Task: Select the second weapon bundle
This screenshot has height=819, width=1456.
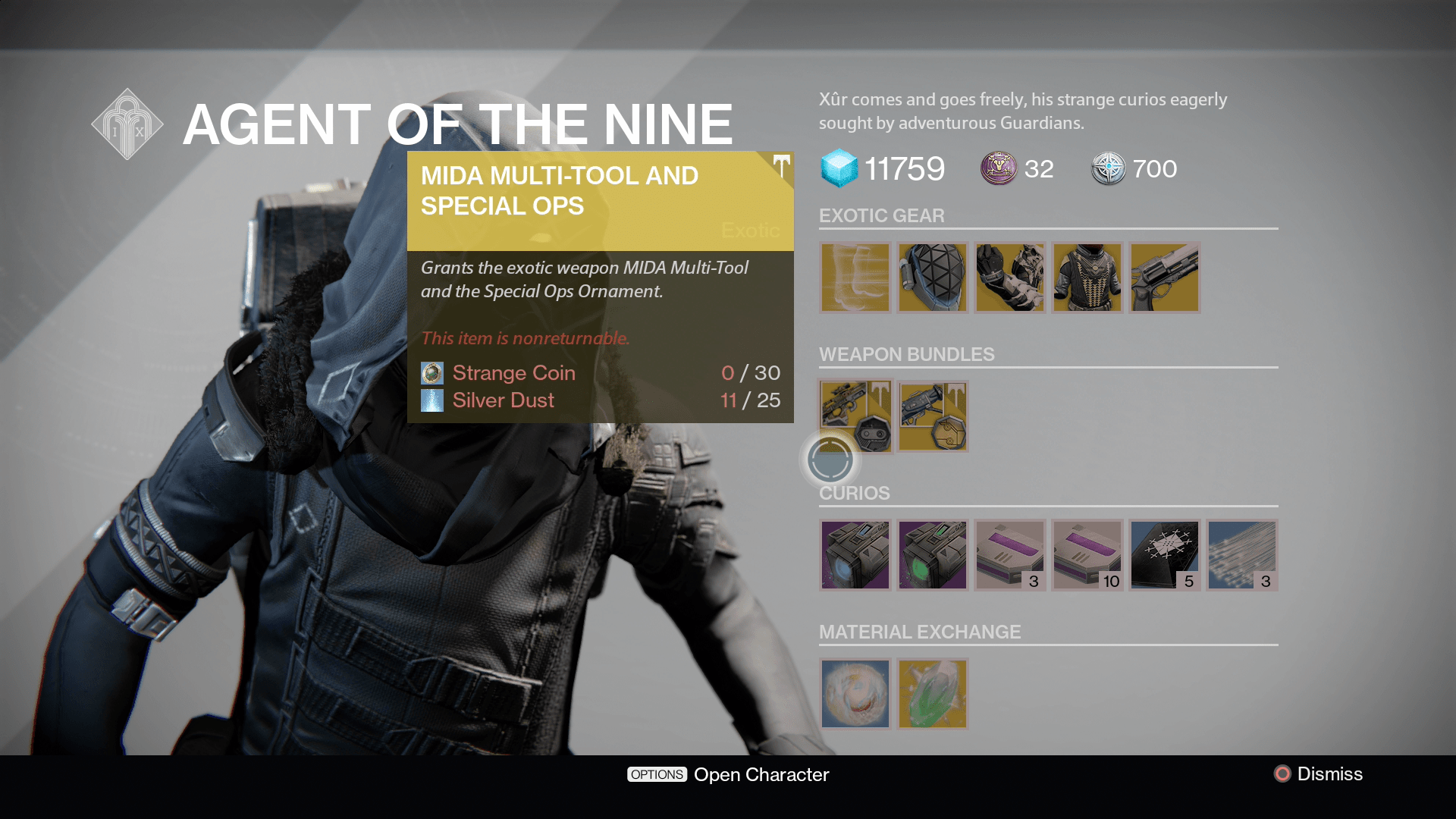Action: click(932, 416)
